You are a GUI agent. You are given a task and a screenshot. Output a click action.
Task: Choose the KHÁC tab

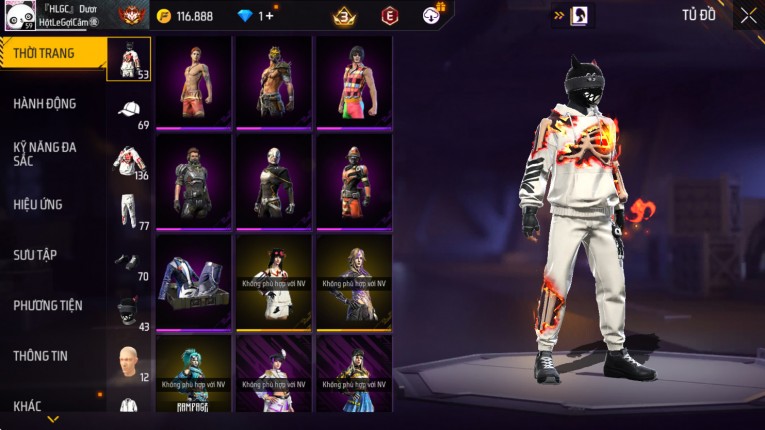(x=28, y=406)
